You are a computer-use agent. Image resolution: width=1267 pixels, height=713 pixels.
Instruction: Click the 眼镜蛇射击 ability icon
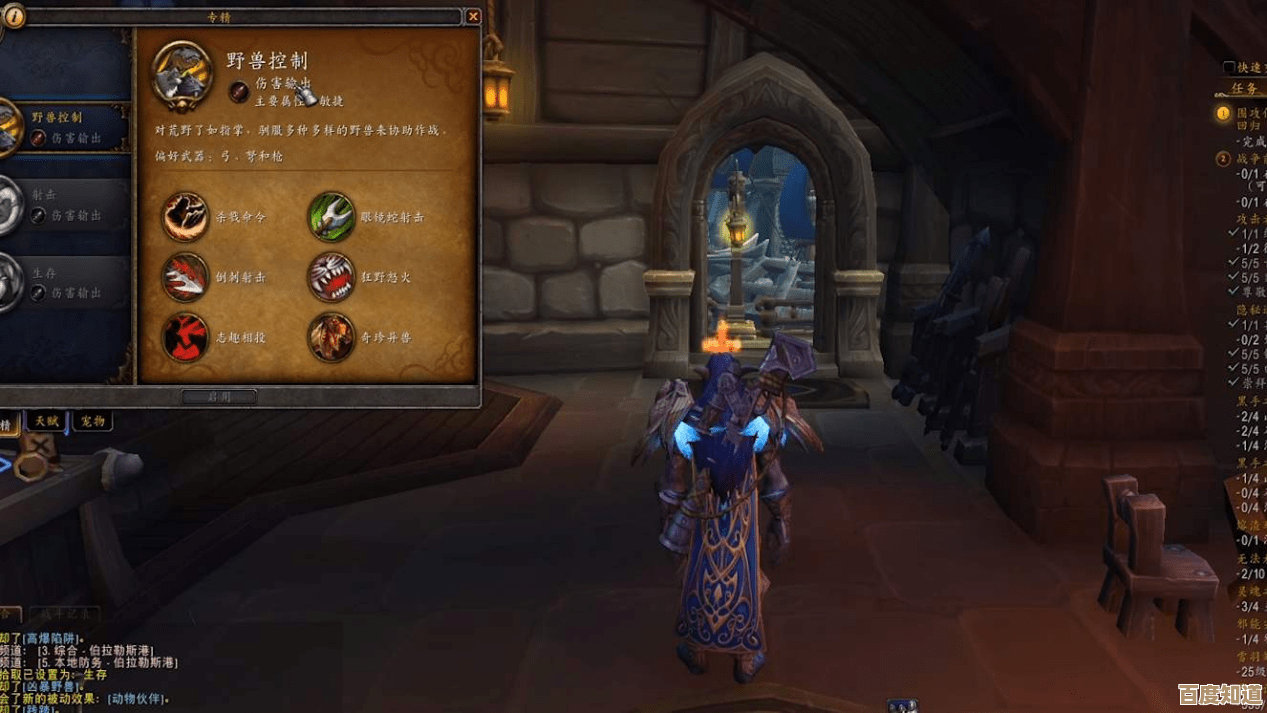[331, 217]
